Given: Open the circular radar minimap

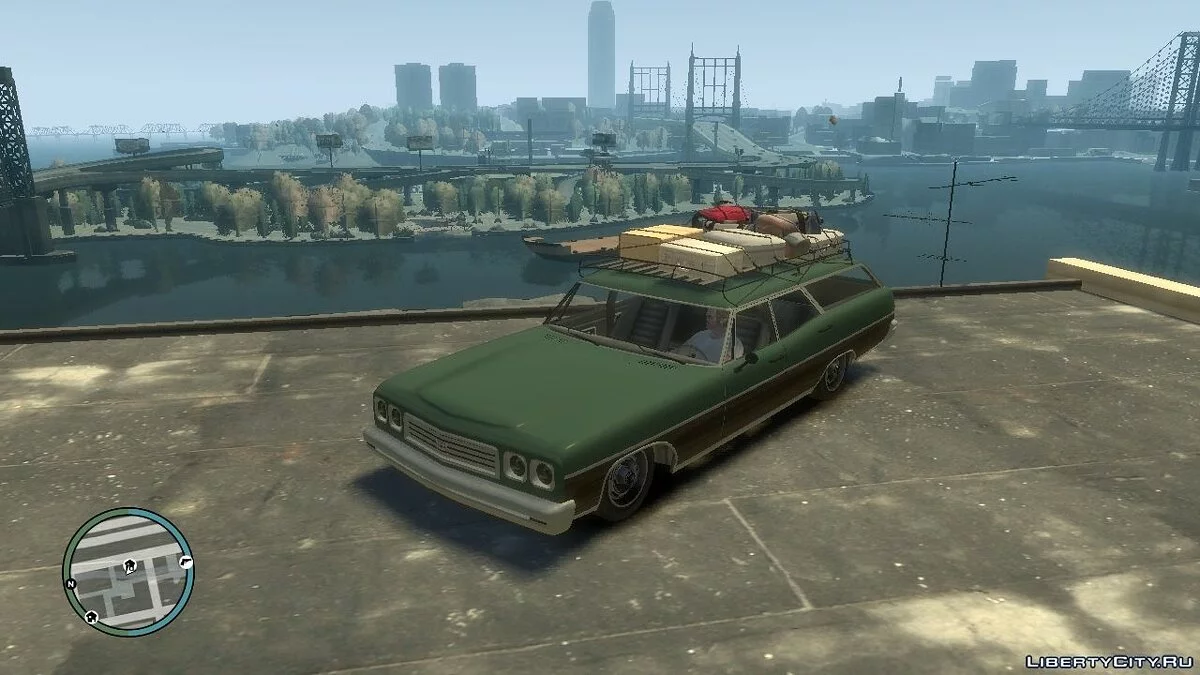Looking at the screenshot, I should coord(128,572).
